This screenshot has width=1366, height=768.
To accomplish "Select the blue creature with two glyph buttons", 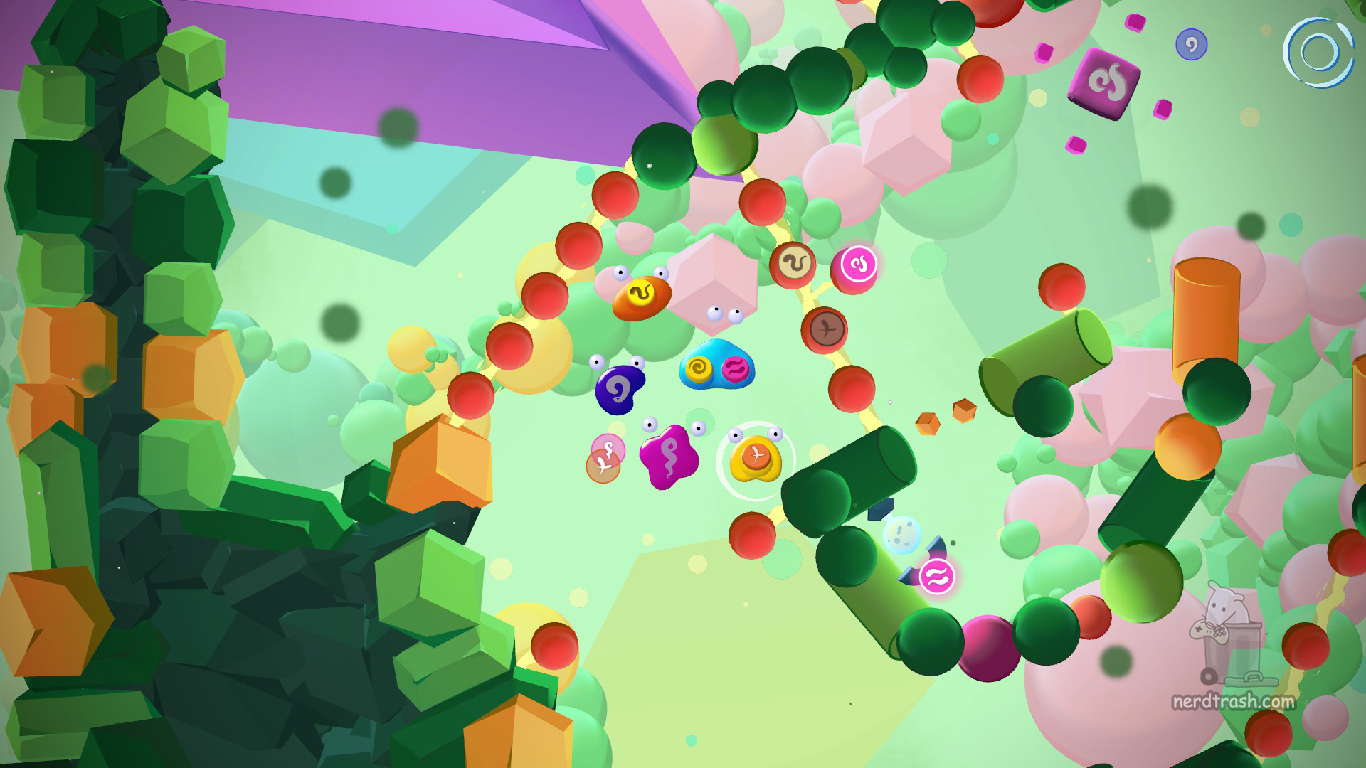I will (716, 368).
